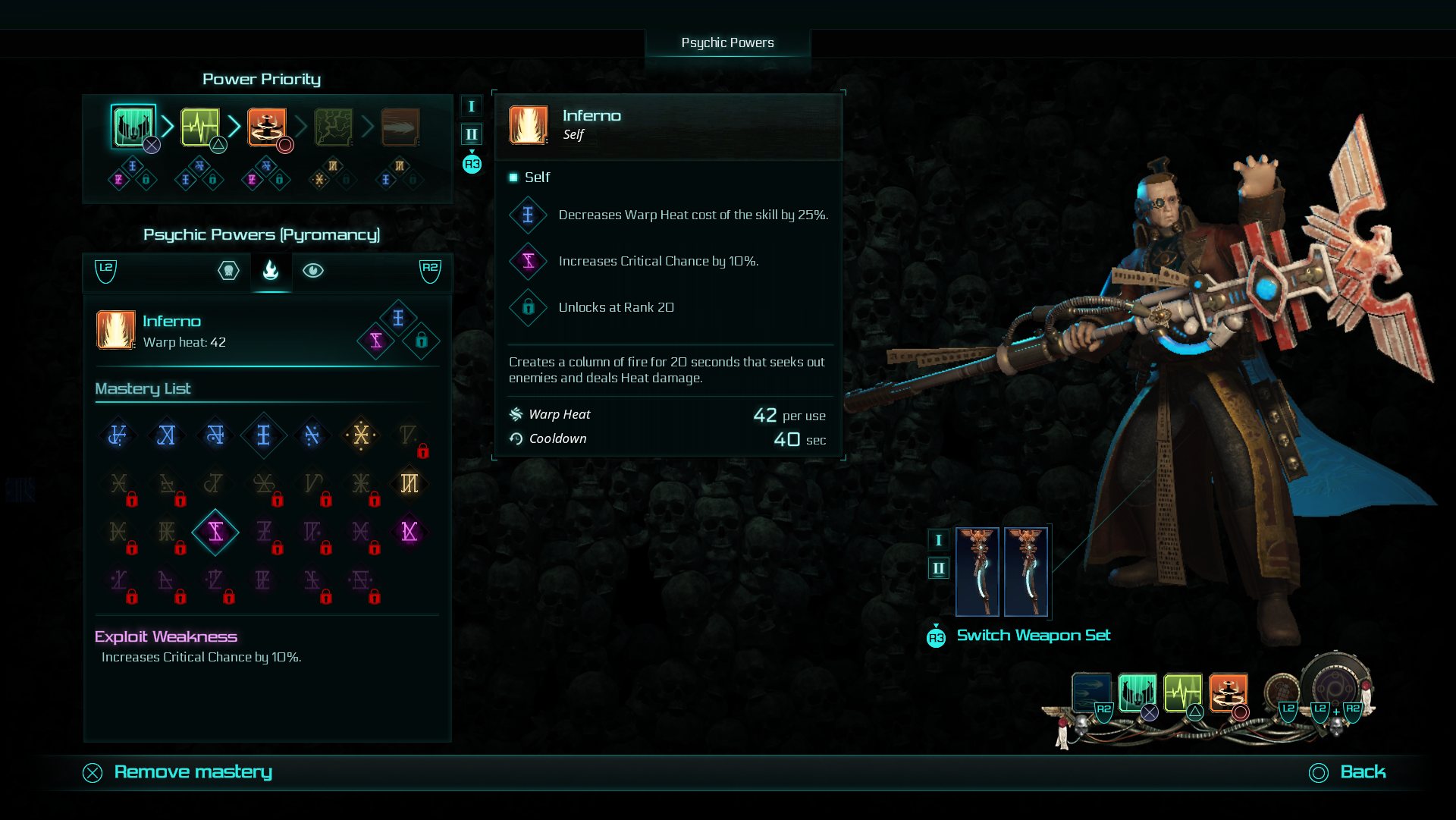1456x820 pixels.
Task: Select weapon set II thumbnail
Action: click(1028, 571)
